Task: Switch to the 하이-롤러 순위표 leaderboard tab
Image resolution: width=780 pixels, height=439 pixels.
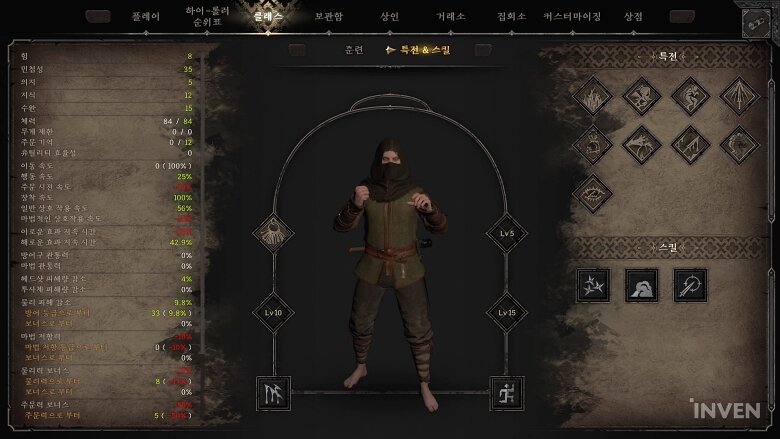Action: [208, 17]
